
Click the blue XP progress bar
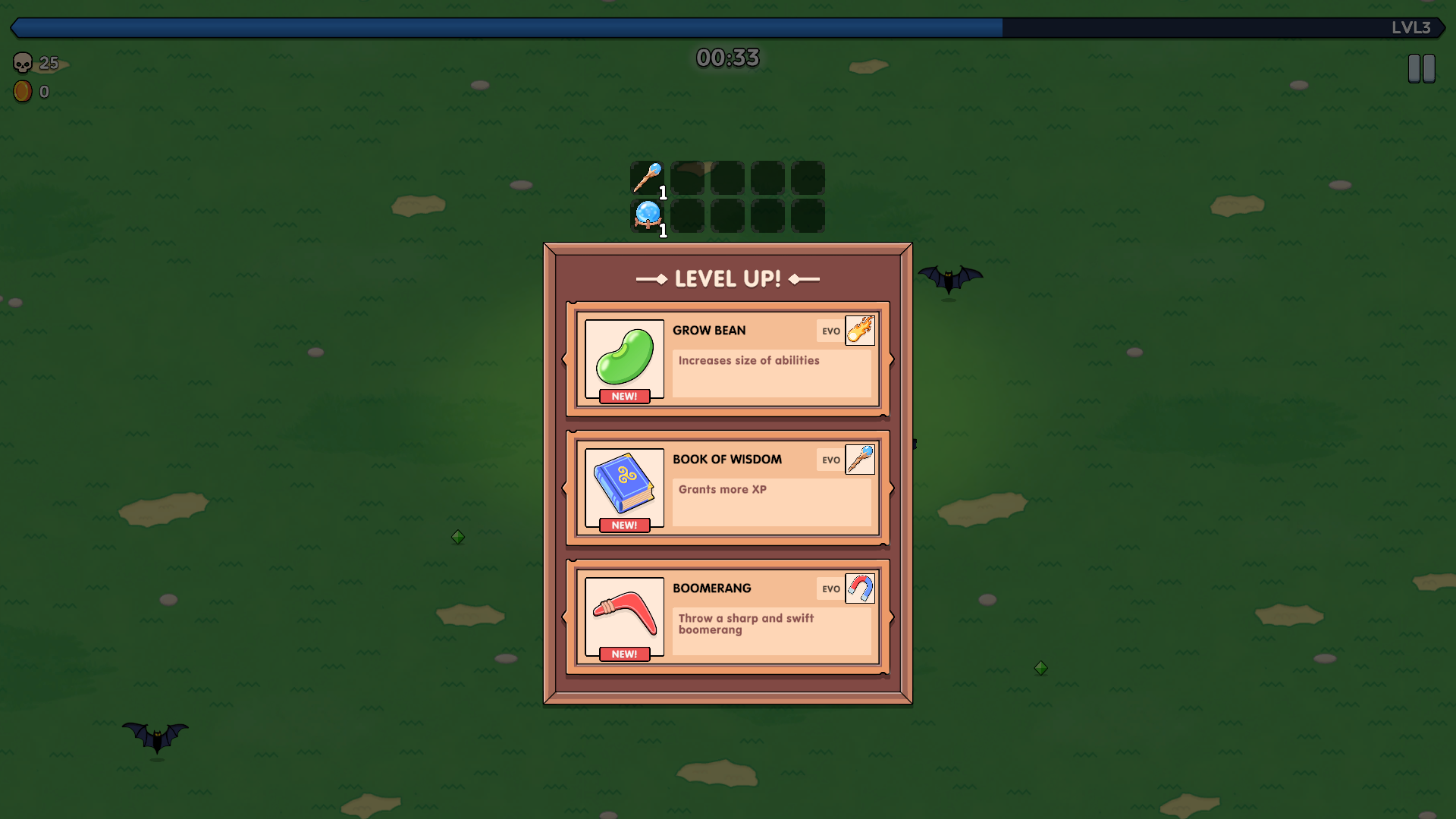pos(500,28)
